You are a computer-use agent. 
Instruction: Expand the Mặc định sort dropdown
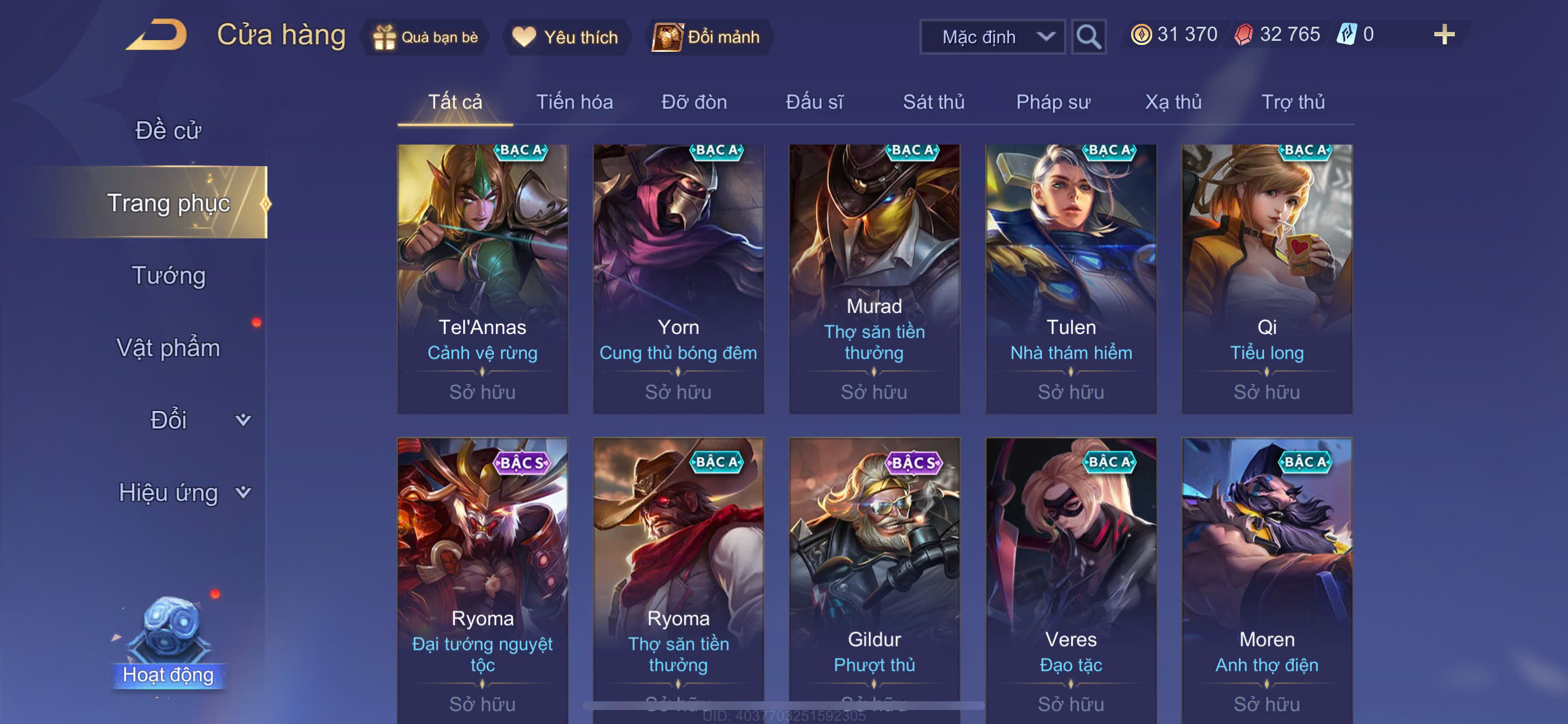click(x=992, y=37)
